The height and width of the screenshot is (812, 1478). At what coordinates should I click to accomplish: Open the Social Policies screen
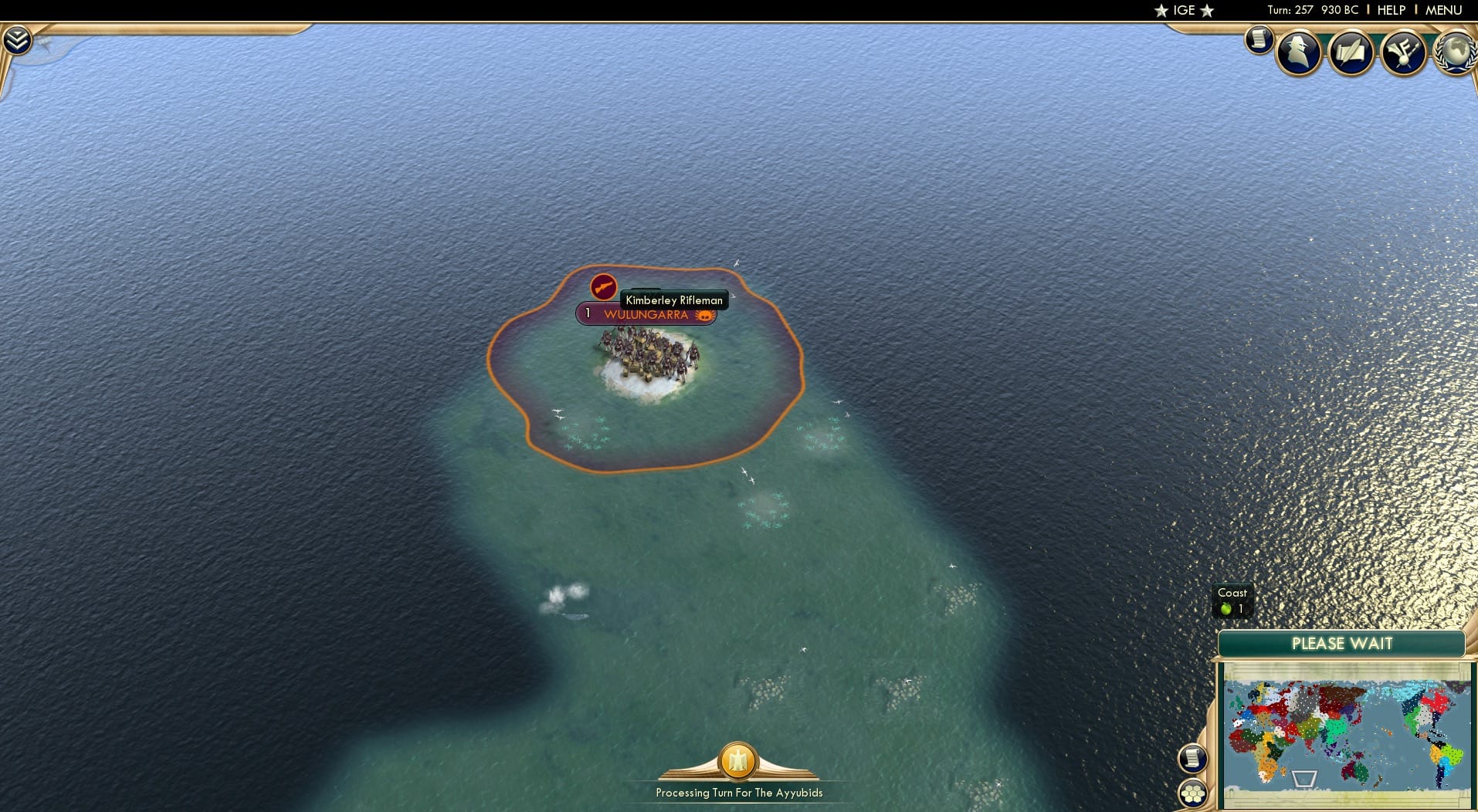click(1351, 52)
